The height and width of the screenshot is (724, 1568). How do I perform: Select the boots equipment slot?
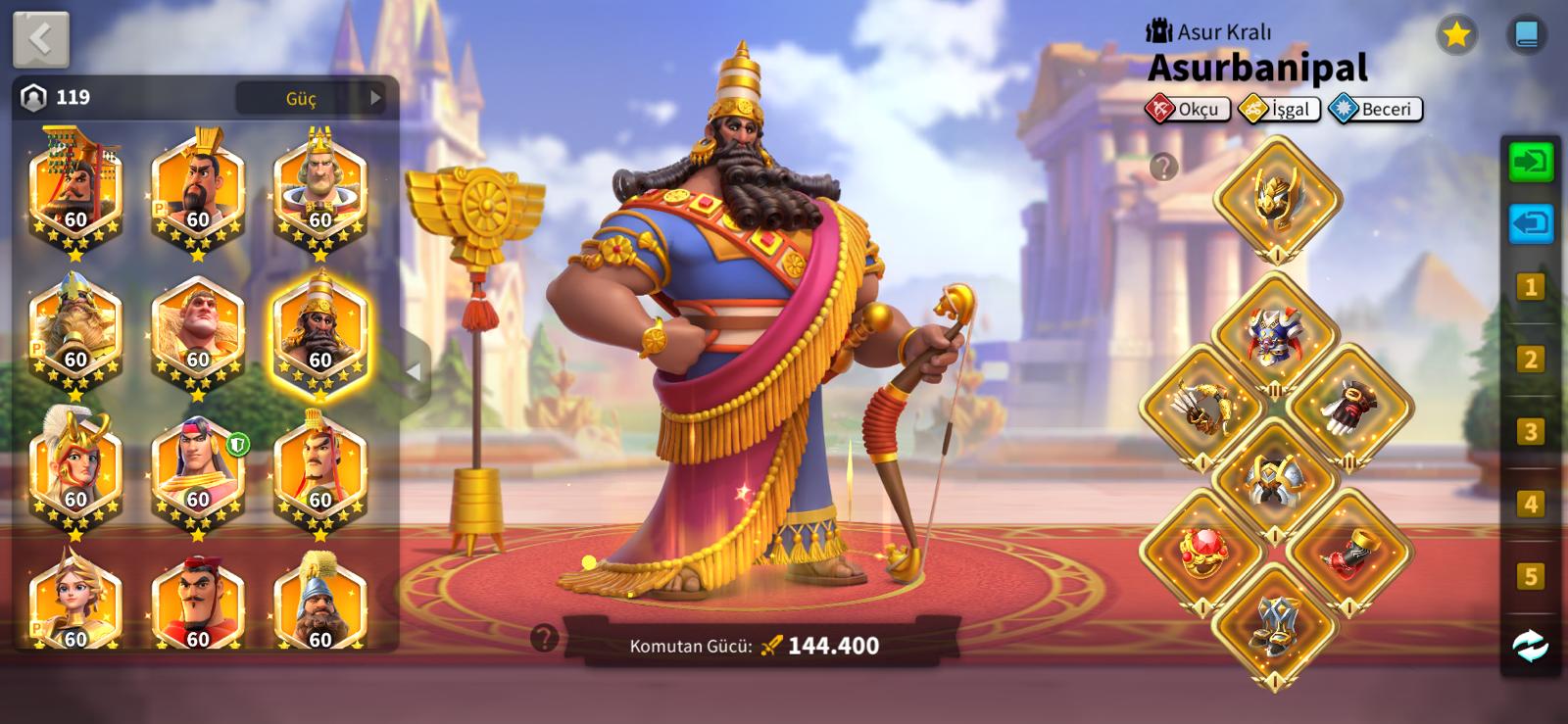tap(1274, 624)
